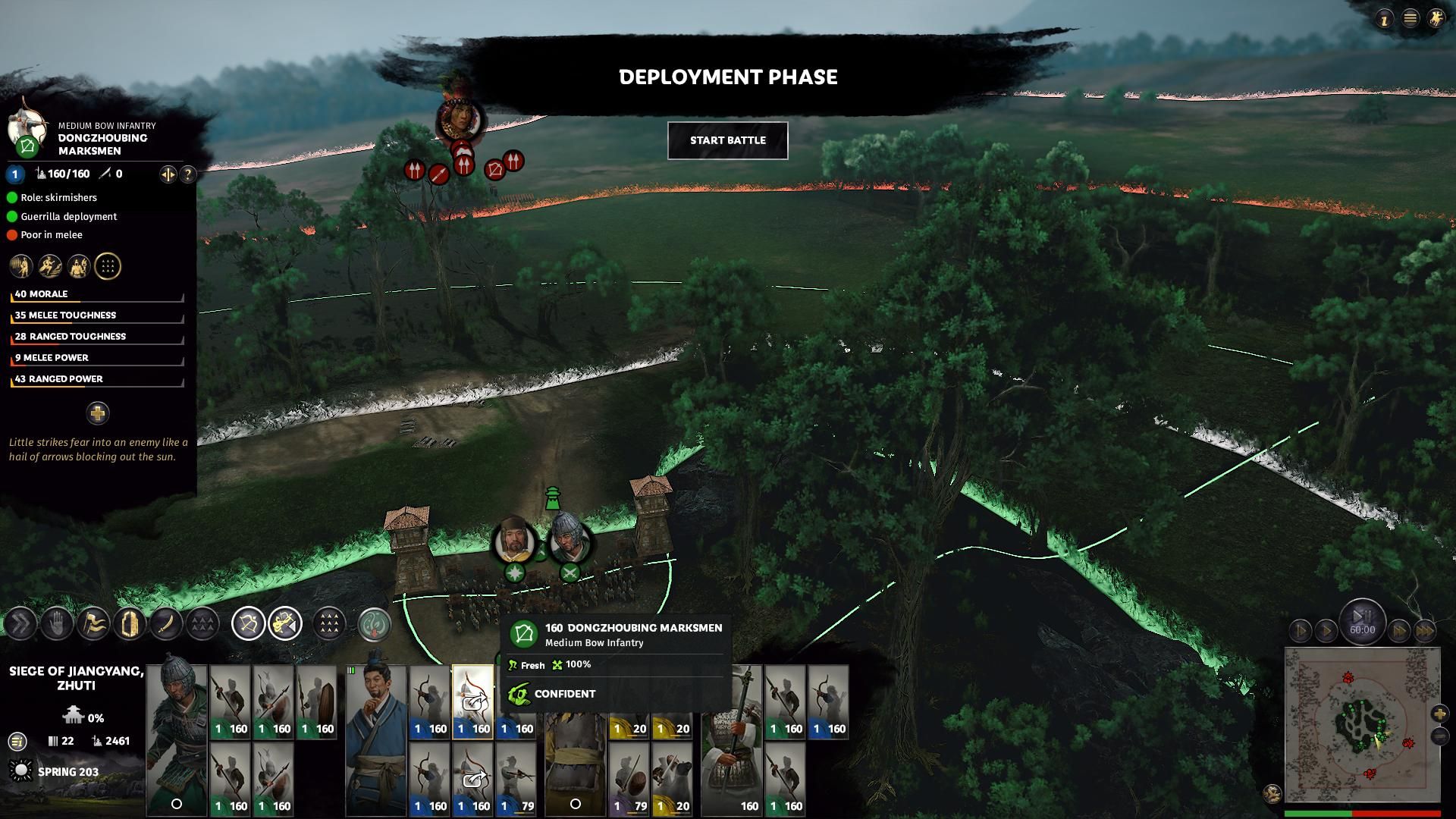The width and height of the screenshot is (1456, 819).
Task: Toggle the skirmish mode archer icon
Action: 285,624
